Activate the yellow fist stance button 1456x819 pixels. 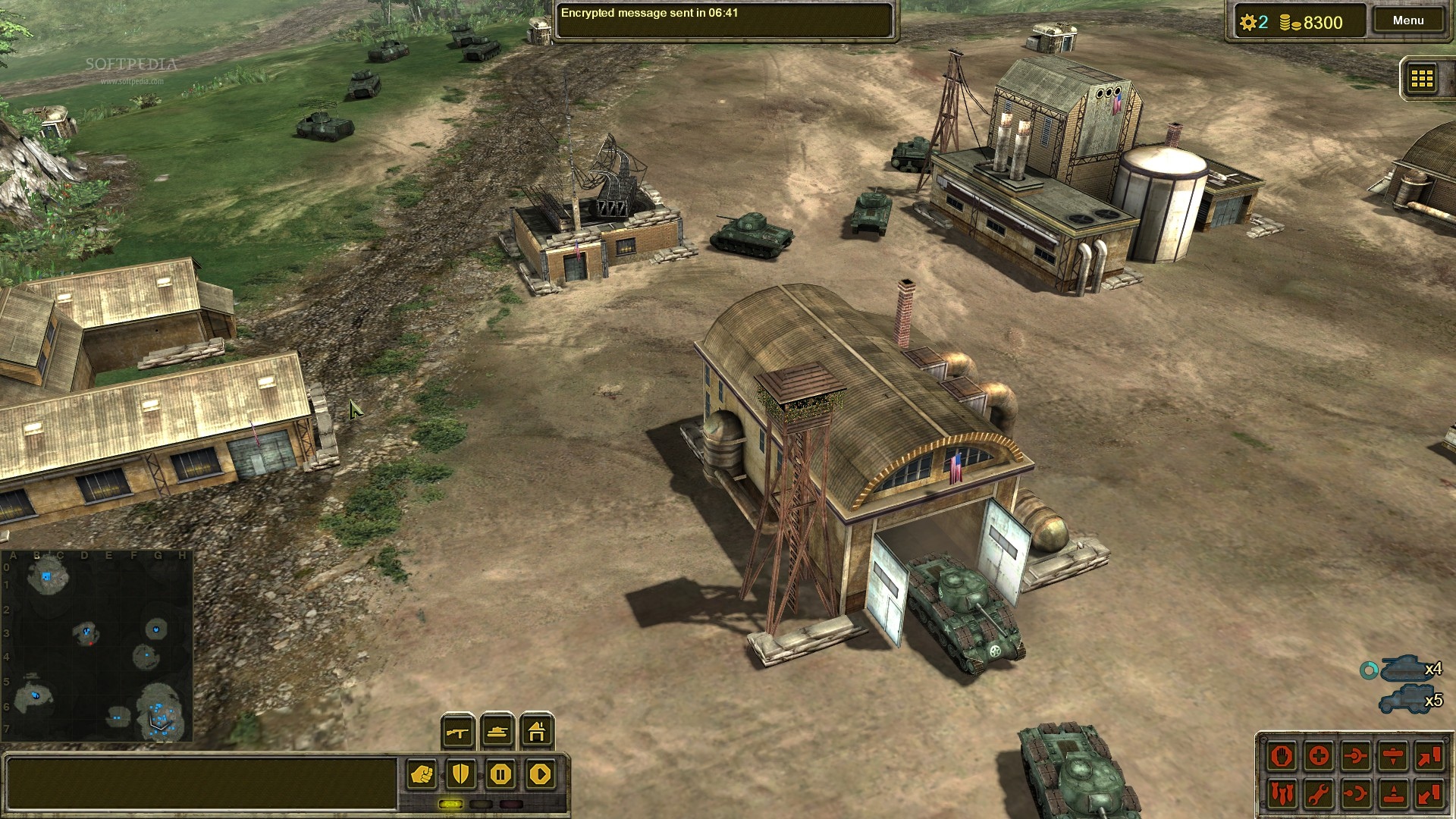click(422, 774)
